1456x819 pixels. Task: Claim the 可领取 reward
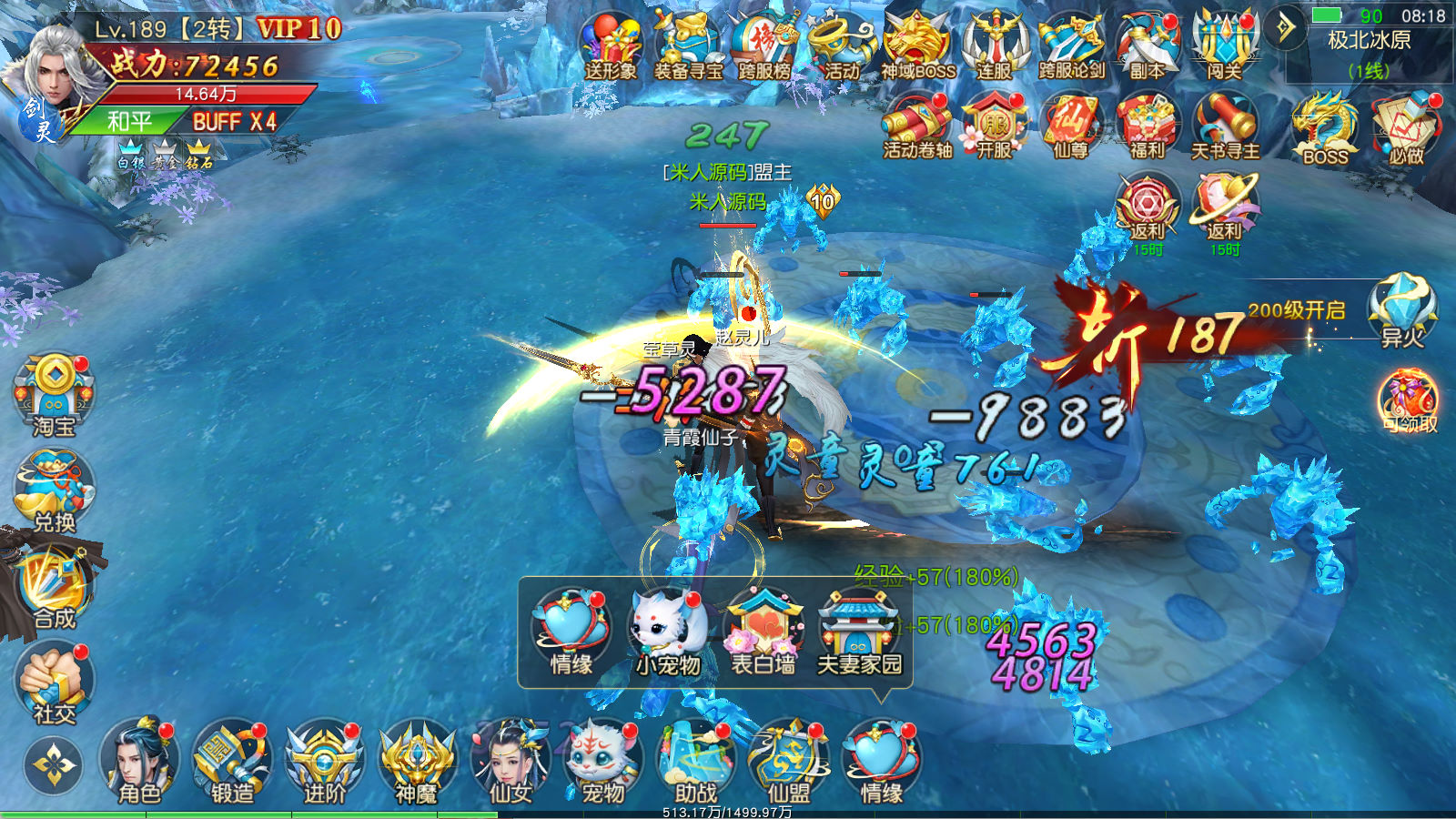pyautogui.click(x=1409, y=400)
